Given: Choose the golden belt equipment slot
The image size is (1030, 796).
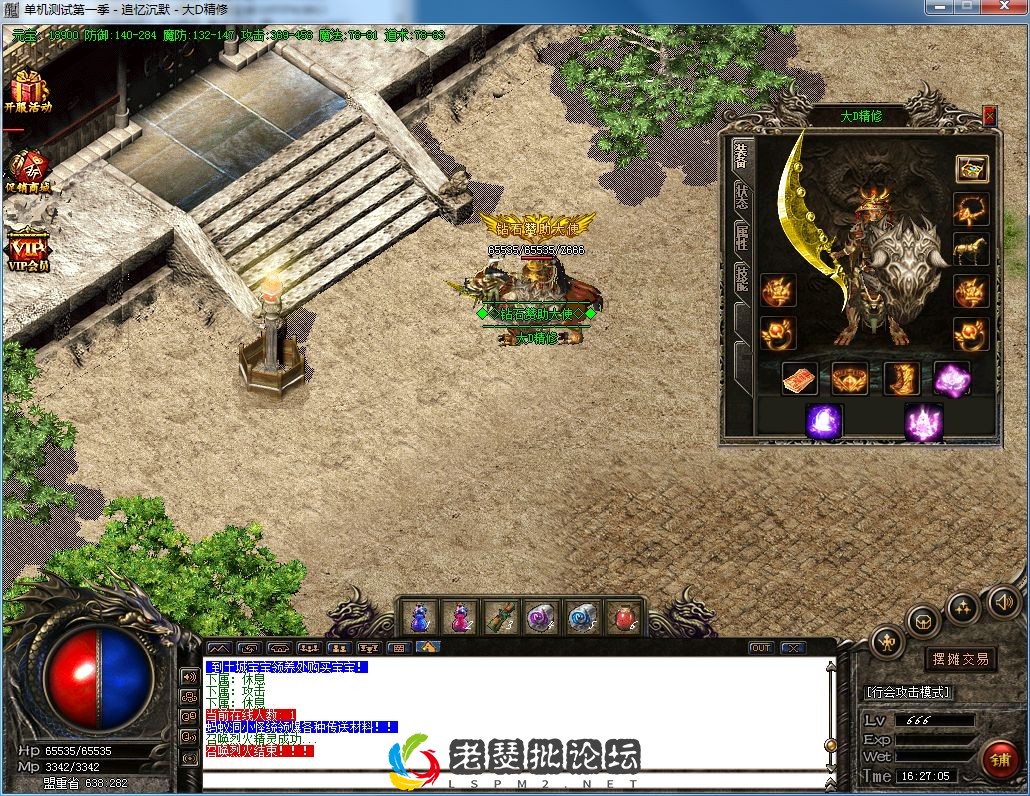Looking at the screenshot, I should 850,379.
